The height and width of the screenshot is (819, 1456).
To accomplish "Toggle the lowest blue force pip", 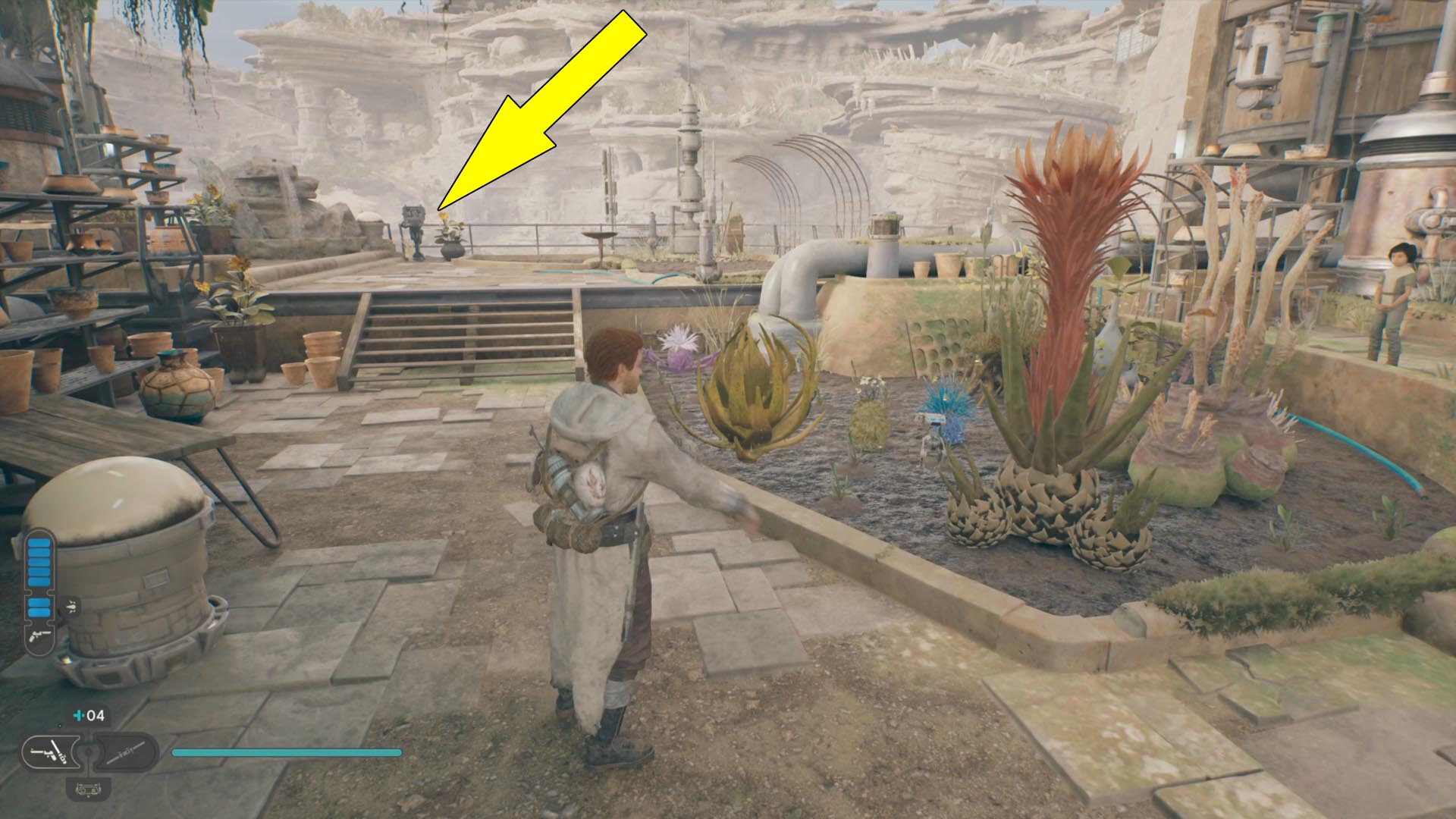I will [39, 610].
